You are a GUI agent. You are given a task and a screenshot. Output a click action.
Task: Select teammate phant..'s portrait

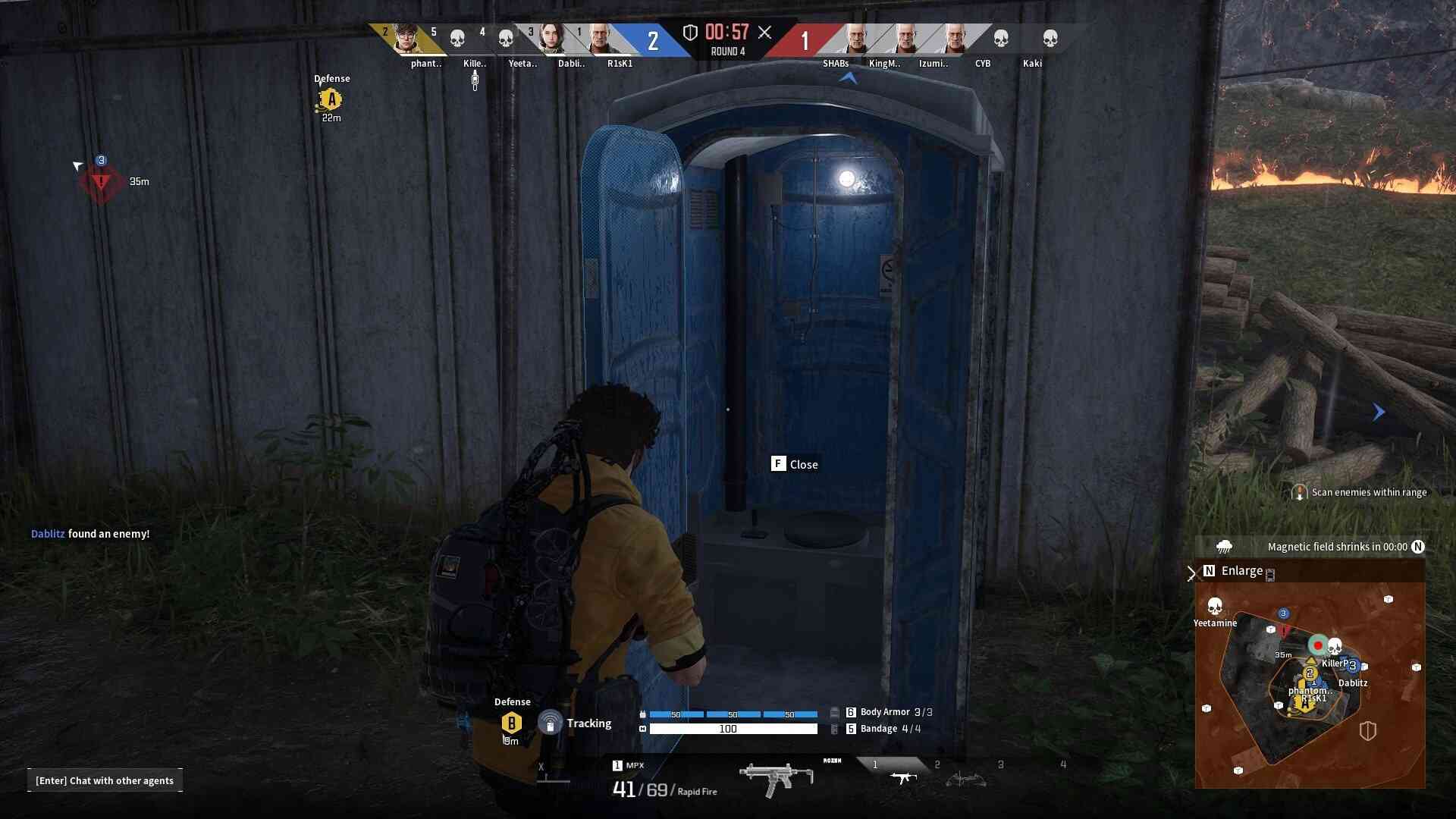click(x=407, y=38)
